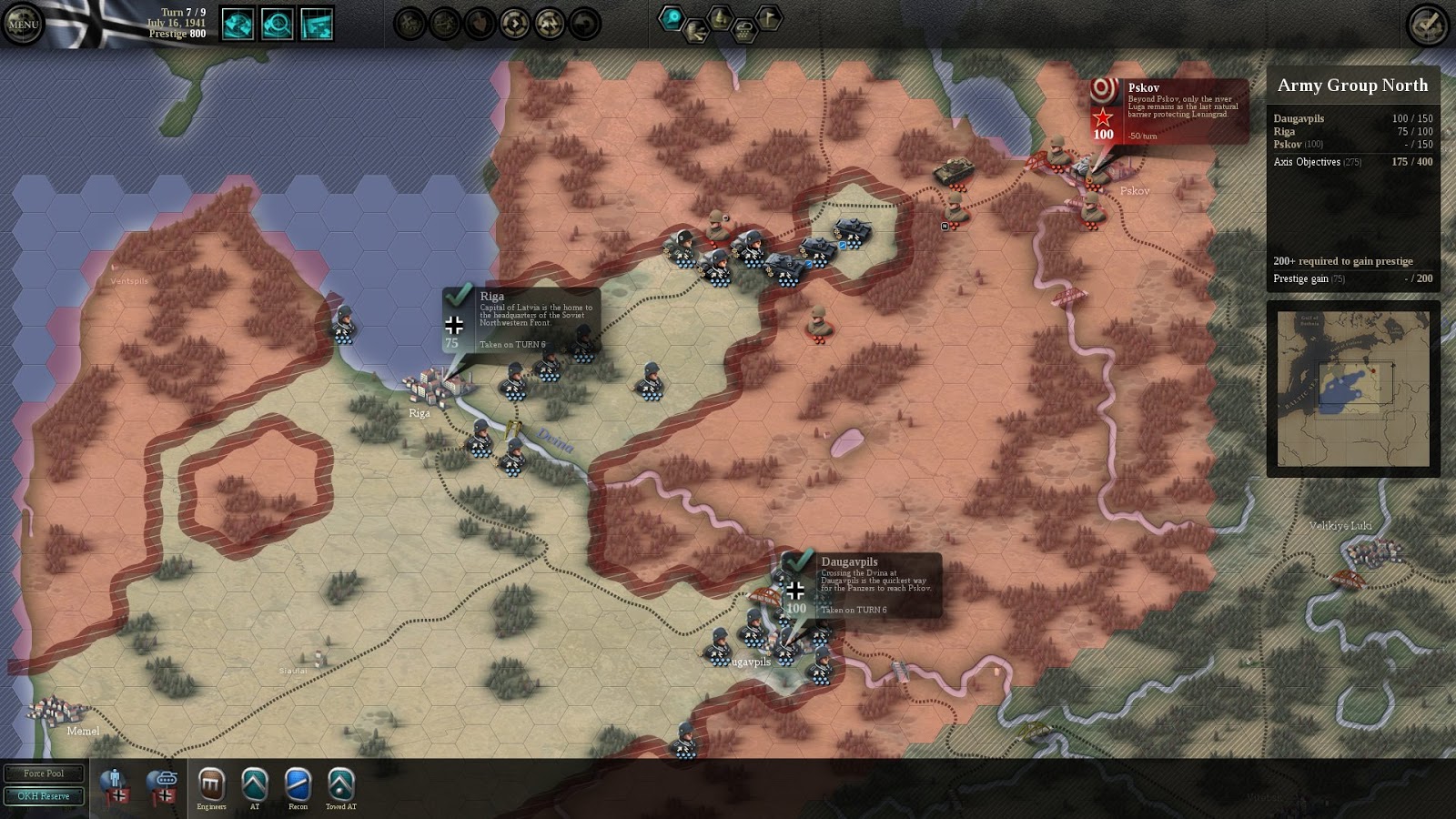Click the undo arrow action button
Image resolution: width=1456 pixels, height=819 pixels.
[x=585, y=24]
